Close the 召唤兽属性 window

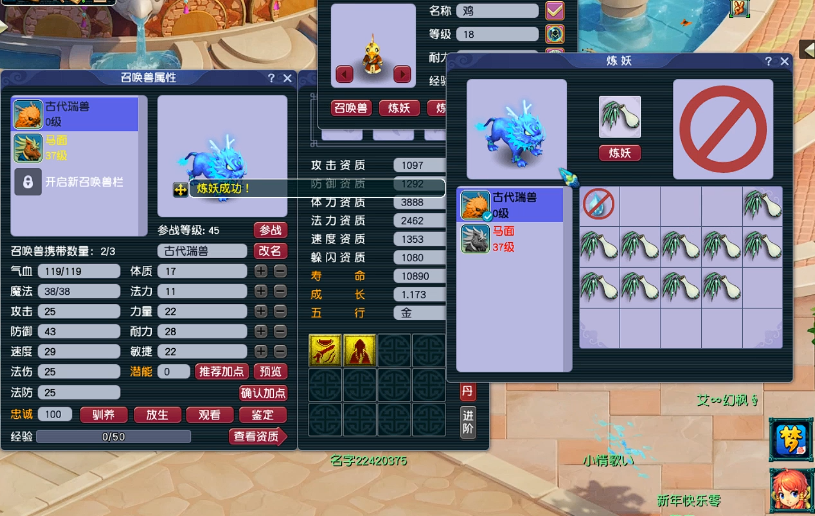point(288,78)
